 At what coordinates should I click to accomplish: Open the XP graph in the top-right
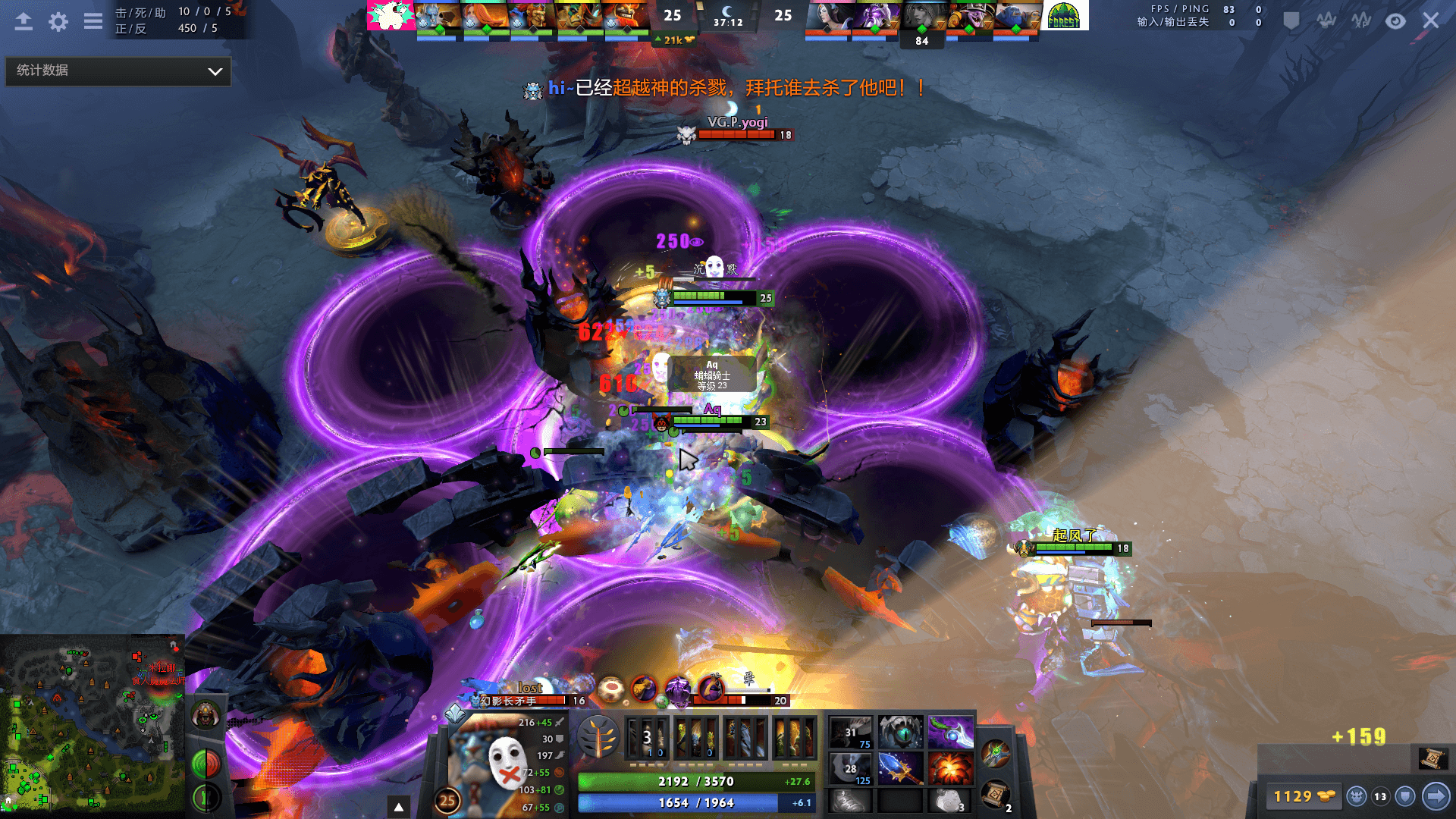point(1361,20)
